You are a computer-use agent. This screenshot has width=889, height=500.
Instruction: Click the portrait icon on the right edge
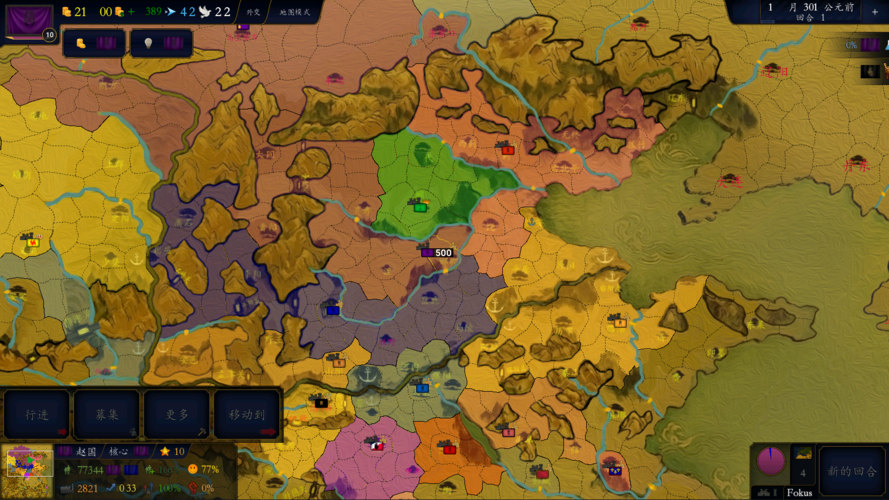pos(871,71)
